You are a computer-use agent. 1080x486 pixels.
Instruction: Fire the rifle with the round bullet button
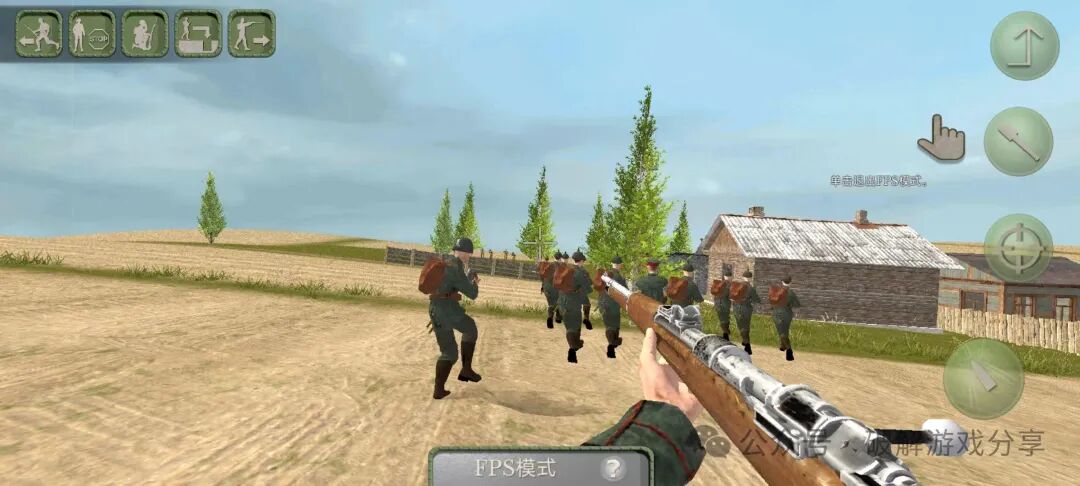[x=983, y=378]
